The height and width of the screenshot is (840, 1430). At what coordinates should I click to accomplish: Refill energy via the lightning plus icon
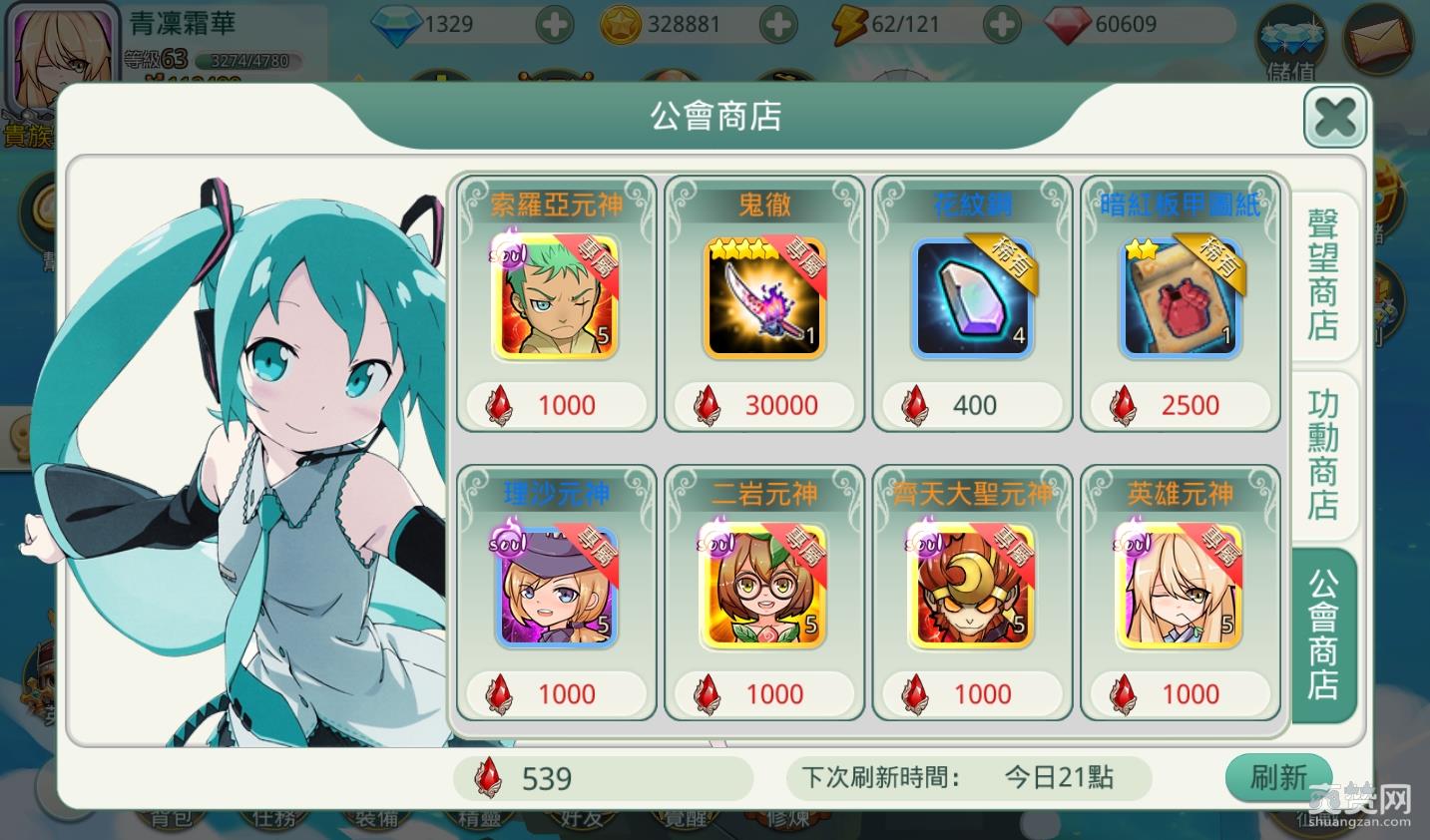(x=1002, y=24)
